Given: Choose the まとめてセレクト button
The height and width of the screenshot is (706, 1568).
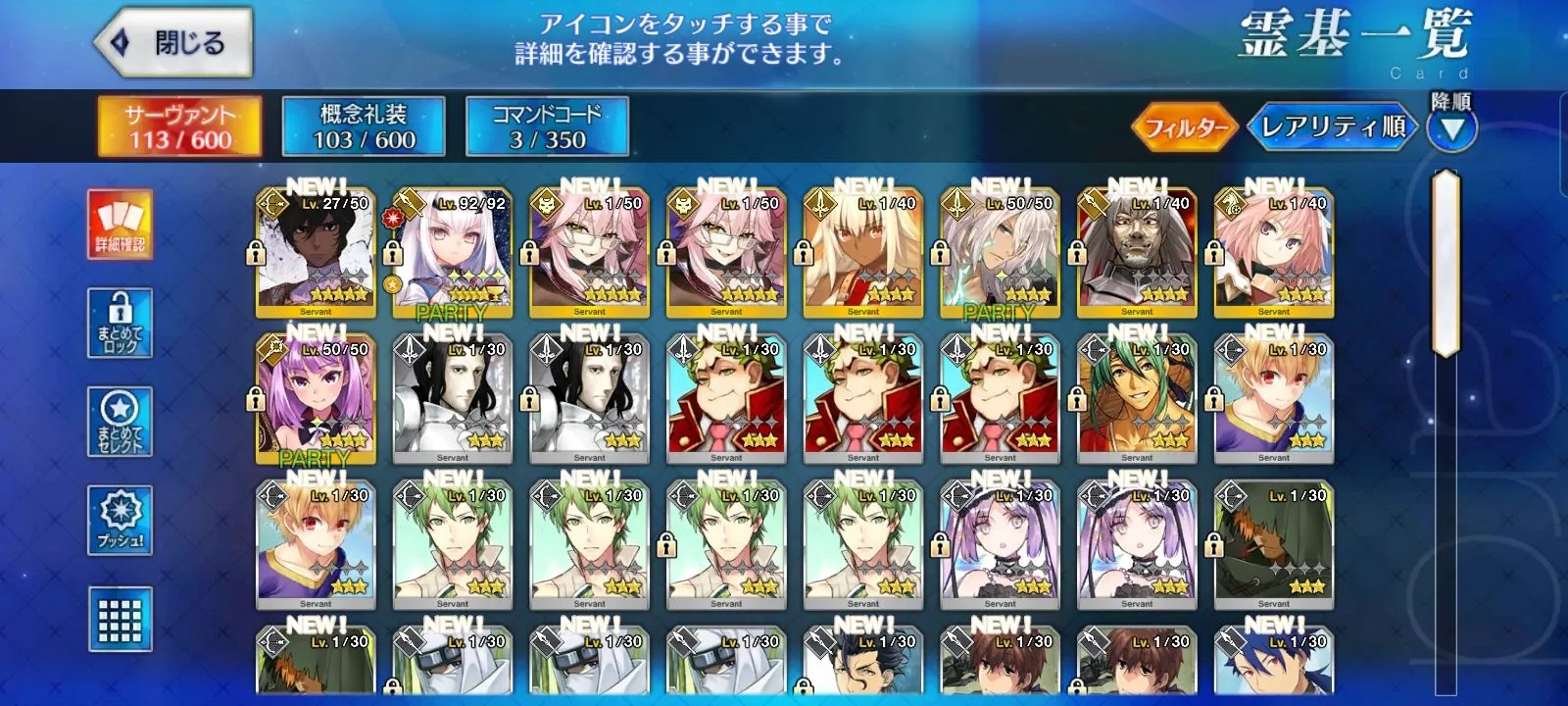Looking at the screenshot, I should pos(120,422).
